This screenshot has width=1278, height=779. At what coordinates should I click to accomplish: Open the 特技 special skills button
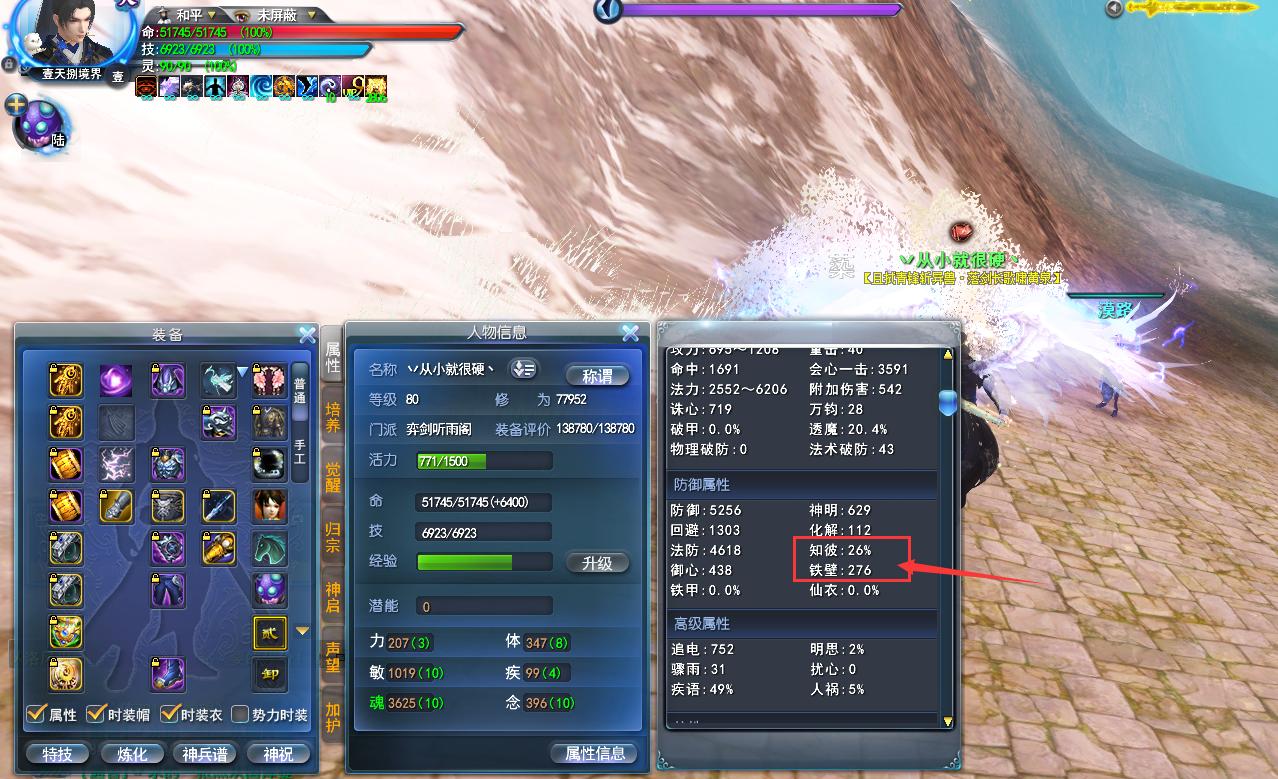coord(57,754)
